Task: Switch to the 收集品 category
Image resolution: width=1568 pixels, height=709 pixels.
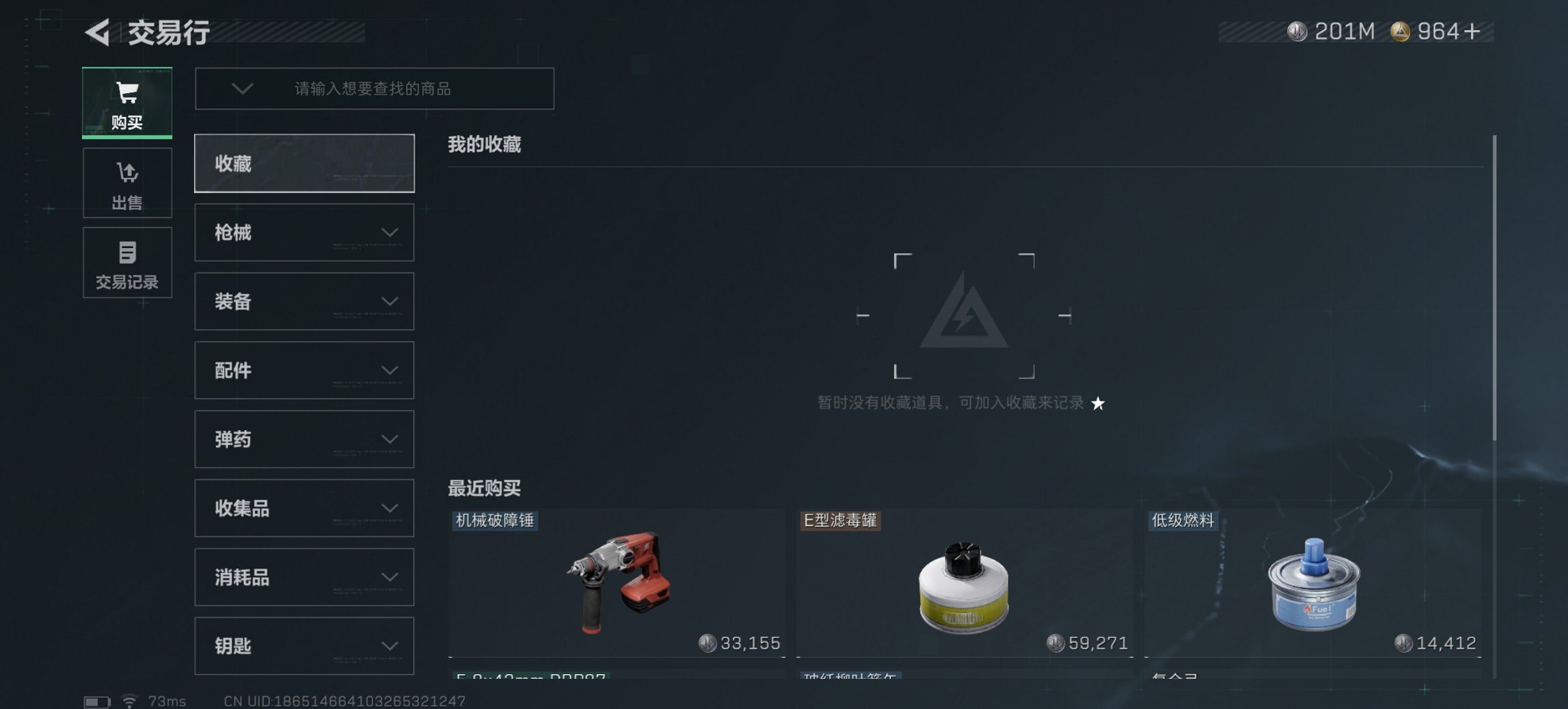Action: coord(303,508)
